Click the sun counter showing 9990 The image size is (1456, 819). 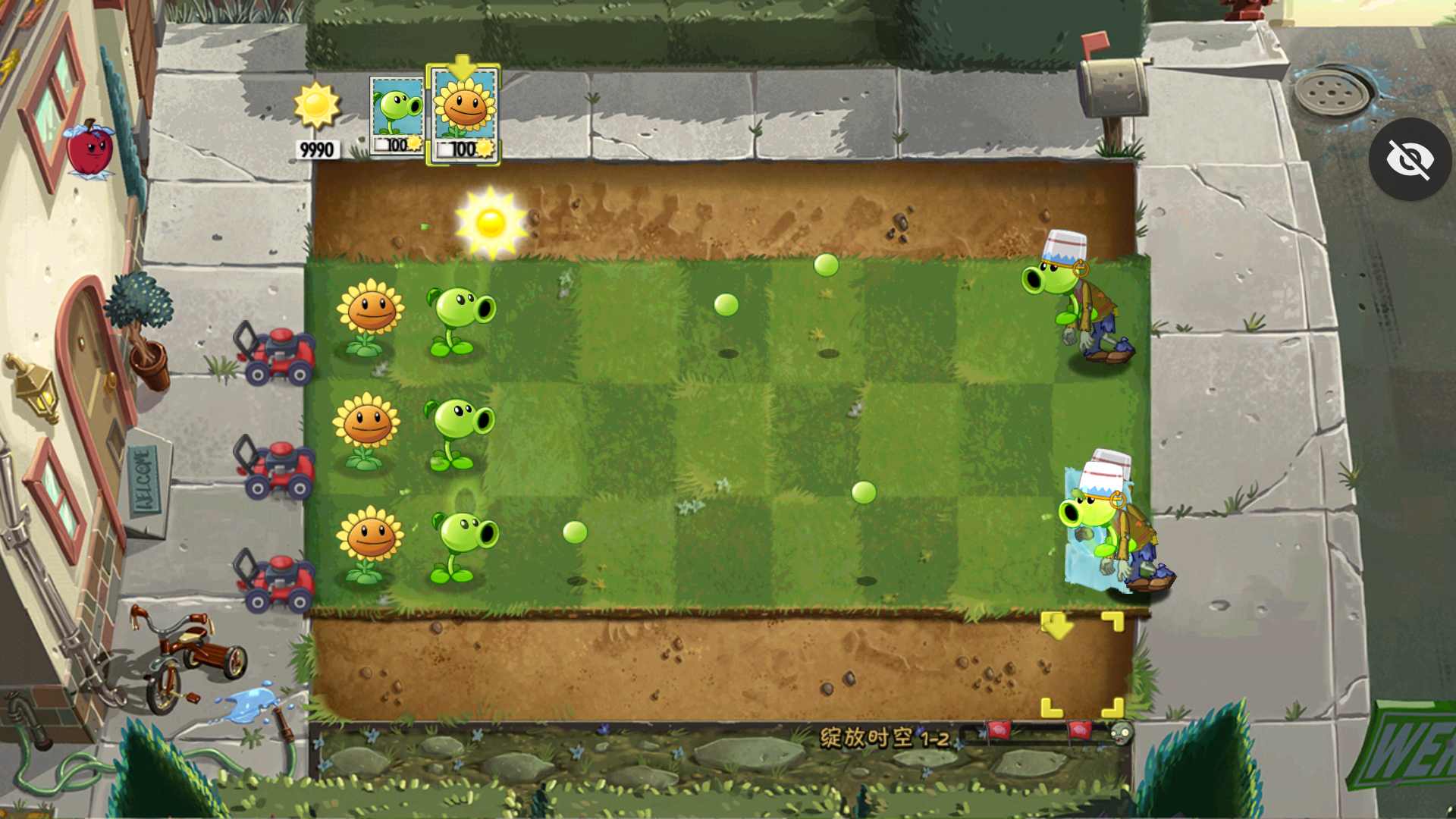coord(316,149)
